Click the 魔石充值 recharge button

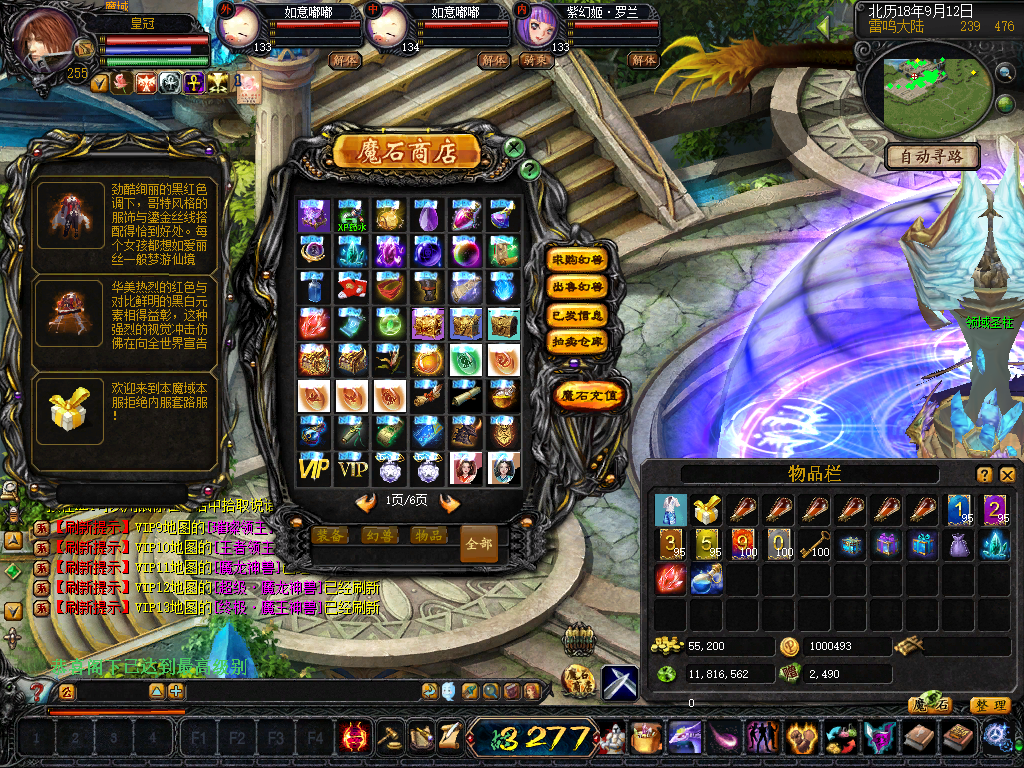tap(591, 395)
